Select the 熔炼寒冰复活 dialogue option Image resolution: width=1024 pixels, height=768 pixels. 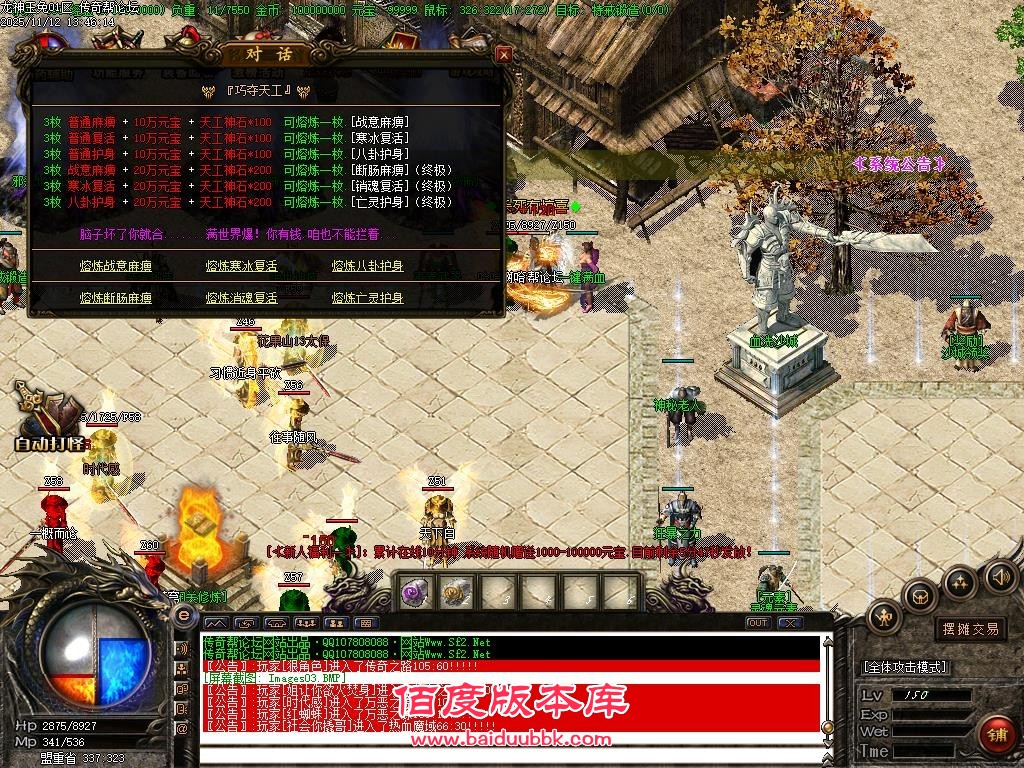click(x=241, y=266)
